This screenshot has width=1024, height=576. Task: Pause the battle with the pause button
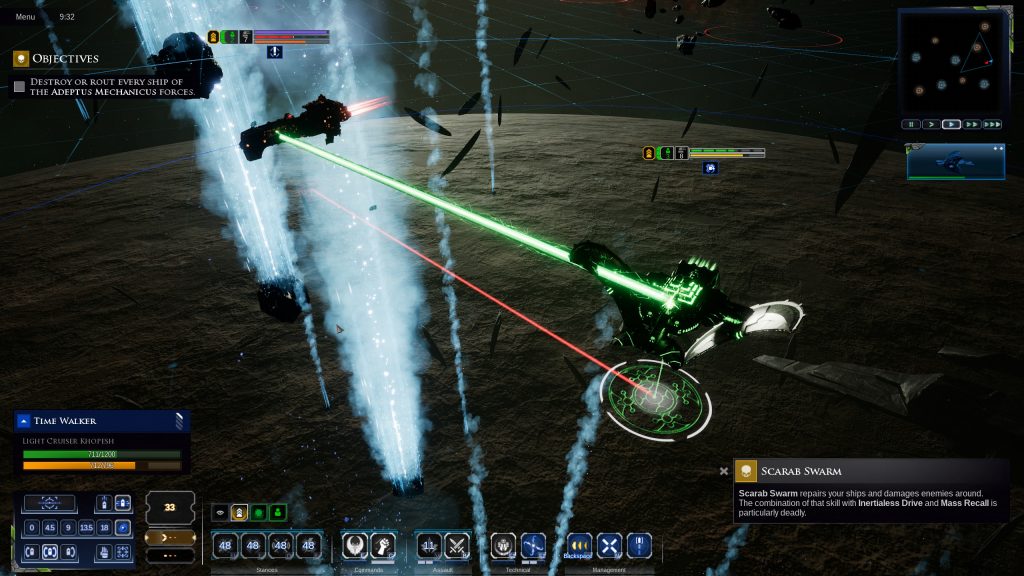coord(911,125)
